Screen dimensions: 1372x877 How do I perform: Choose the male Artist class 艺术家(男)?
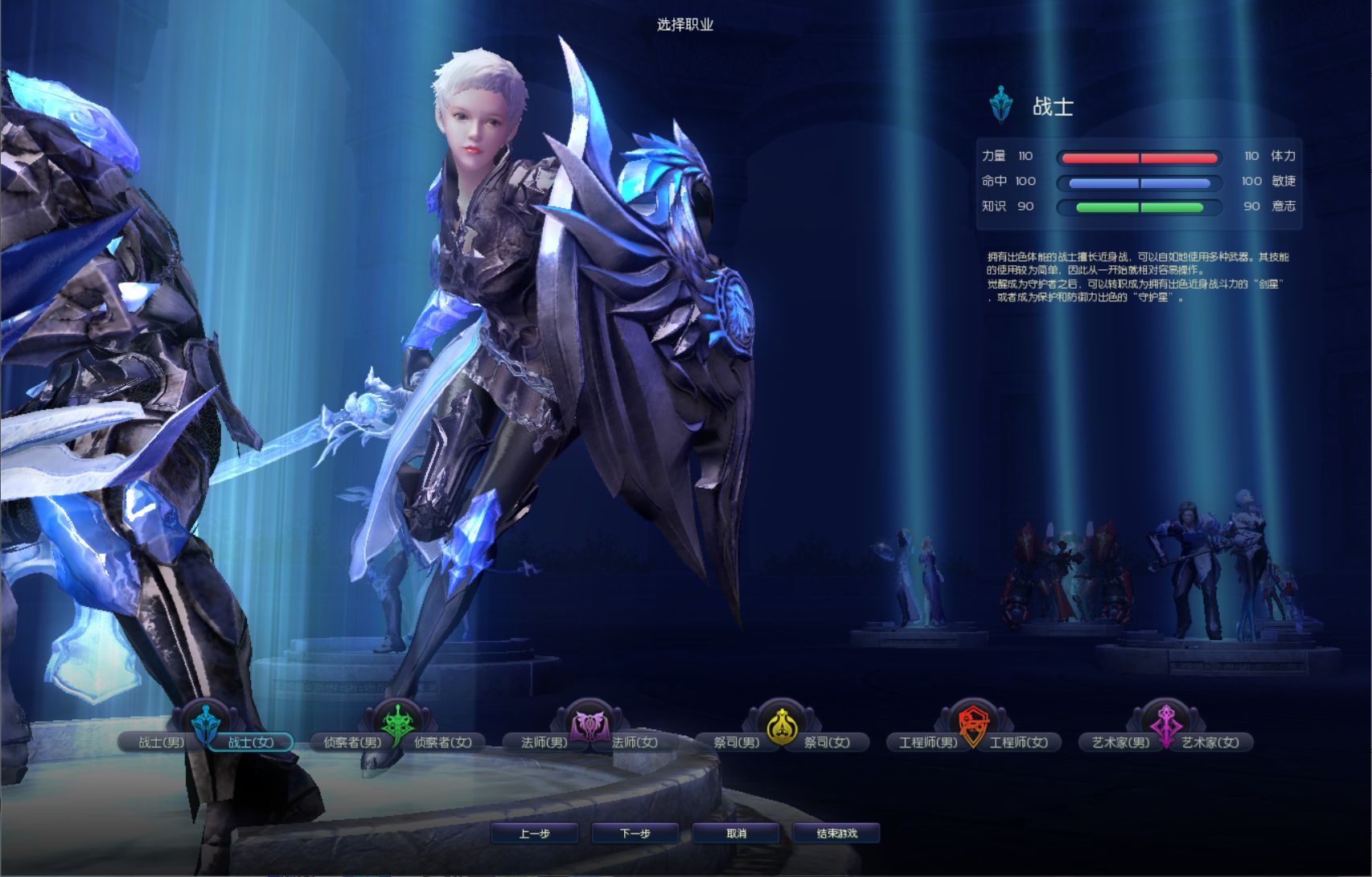1120,742
